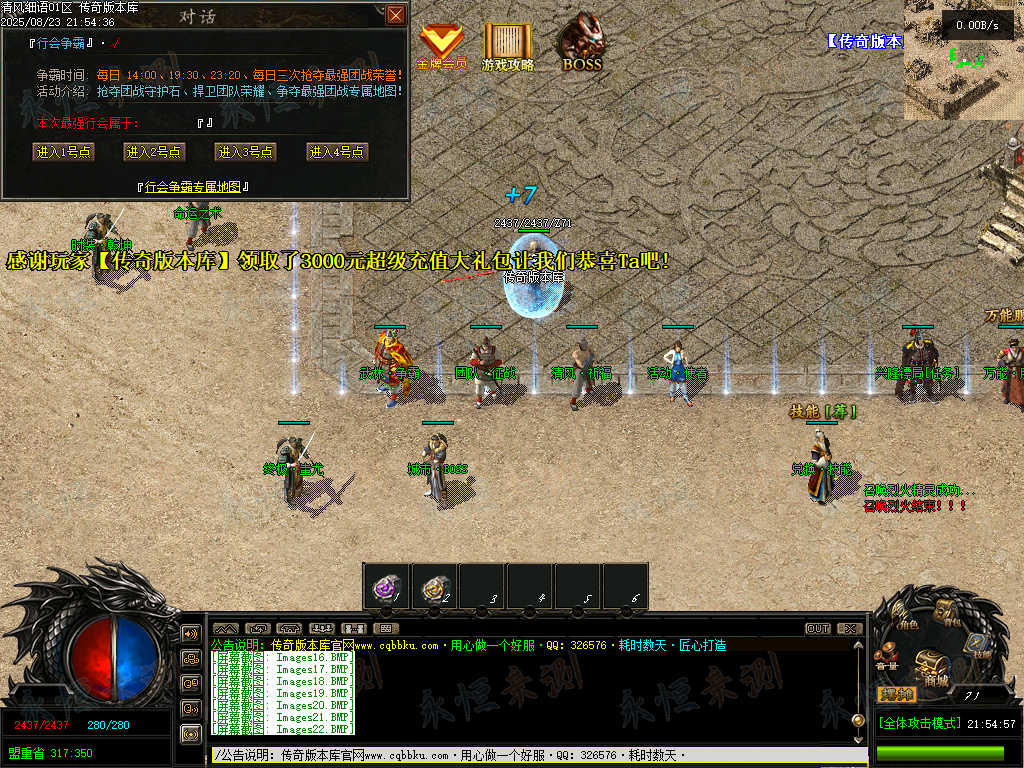
Task: Open the 游戏攻略 game guide scroll
Action: 508,45
